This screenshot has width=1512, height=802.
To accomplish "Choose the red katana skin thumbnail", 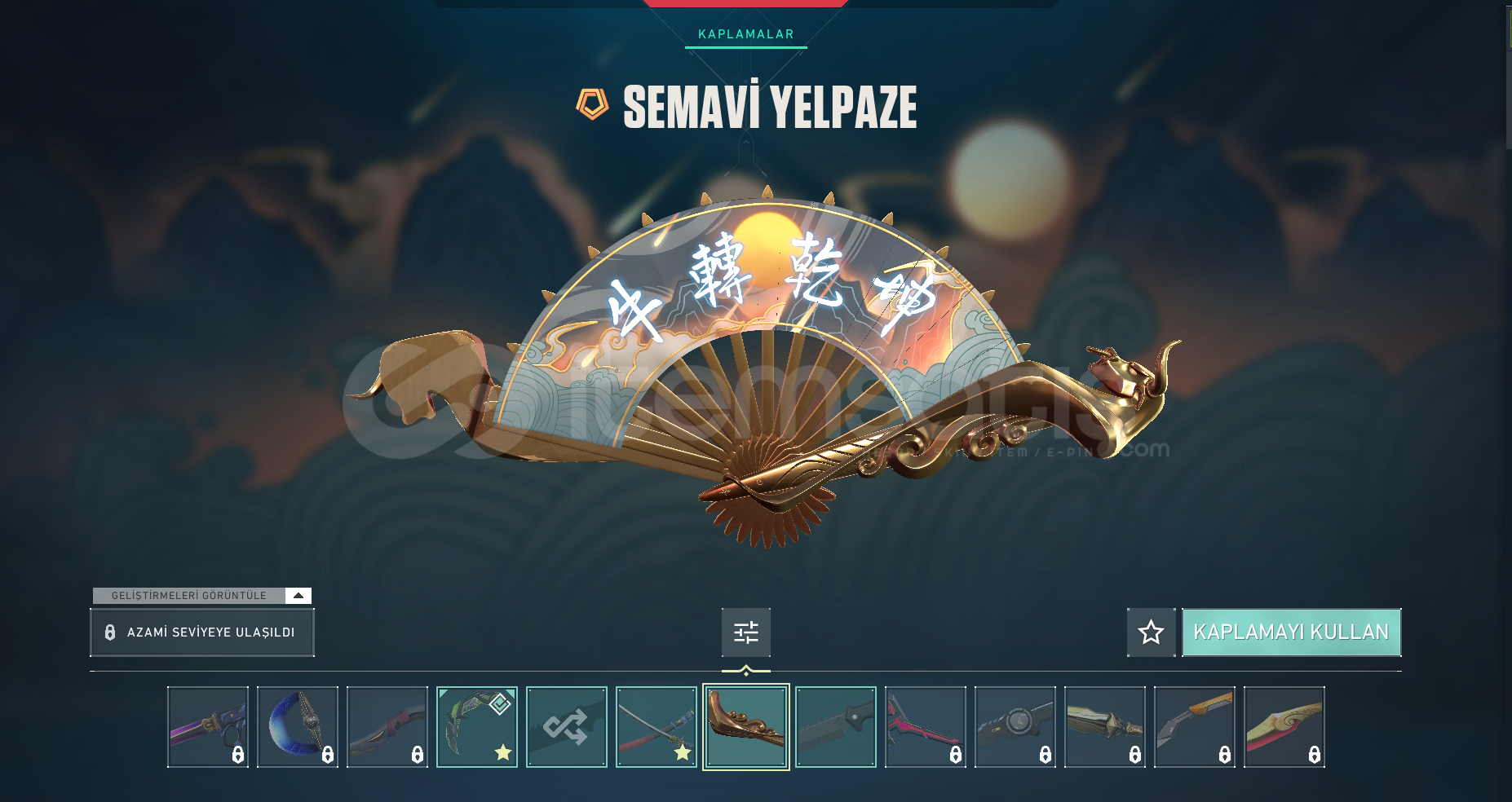I will 657,727.
